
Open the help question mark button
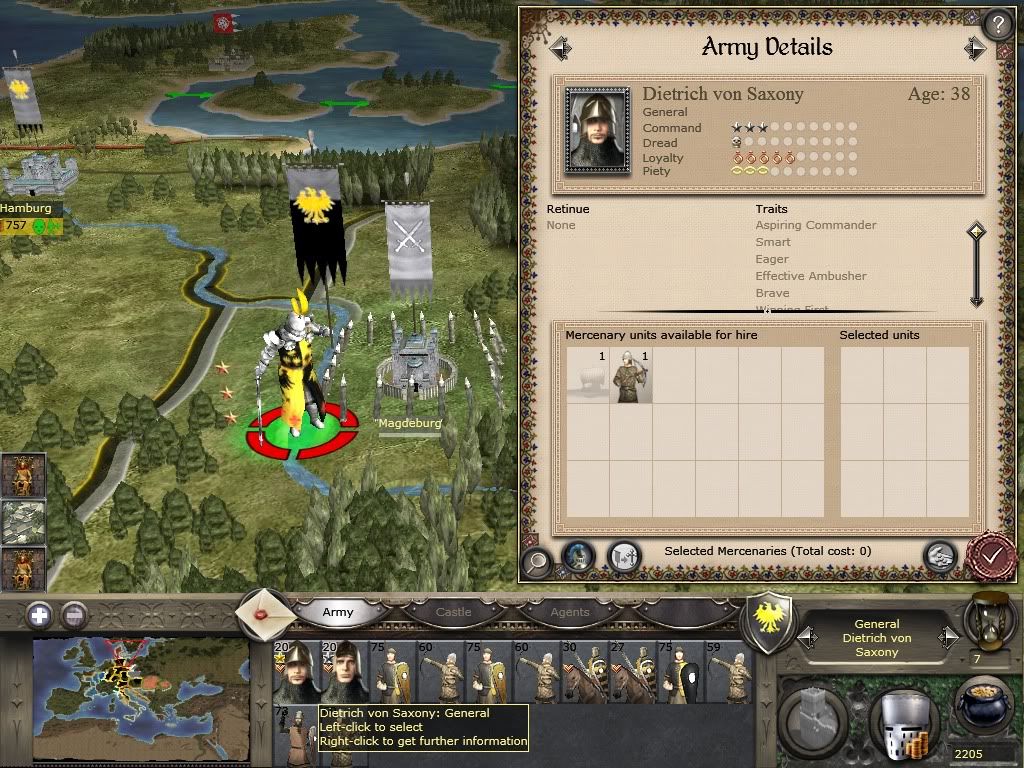tap(996, 25)
